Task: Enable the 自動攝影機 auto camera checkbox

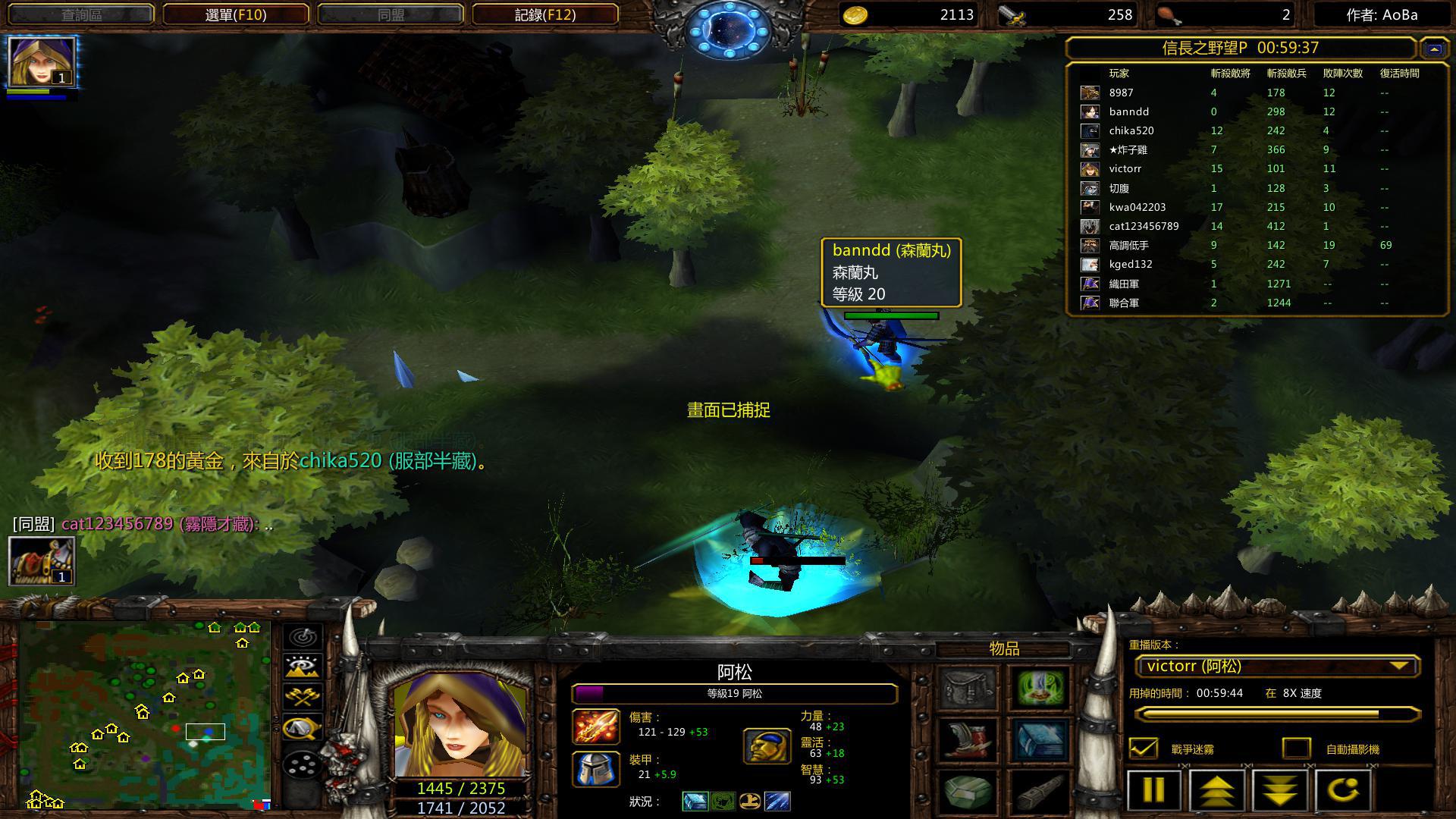Action: pos(1296,748)
